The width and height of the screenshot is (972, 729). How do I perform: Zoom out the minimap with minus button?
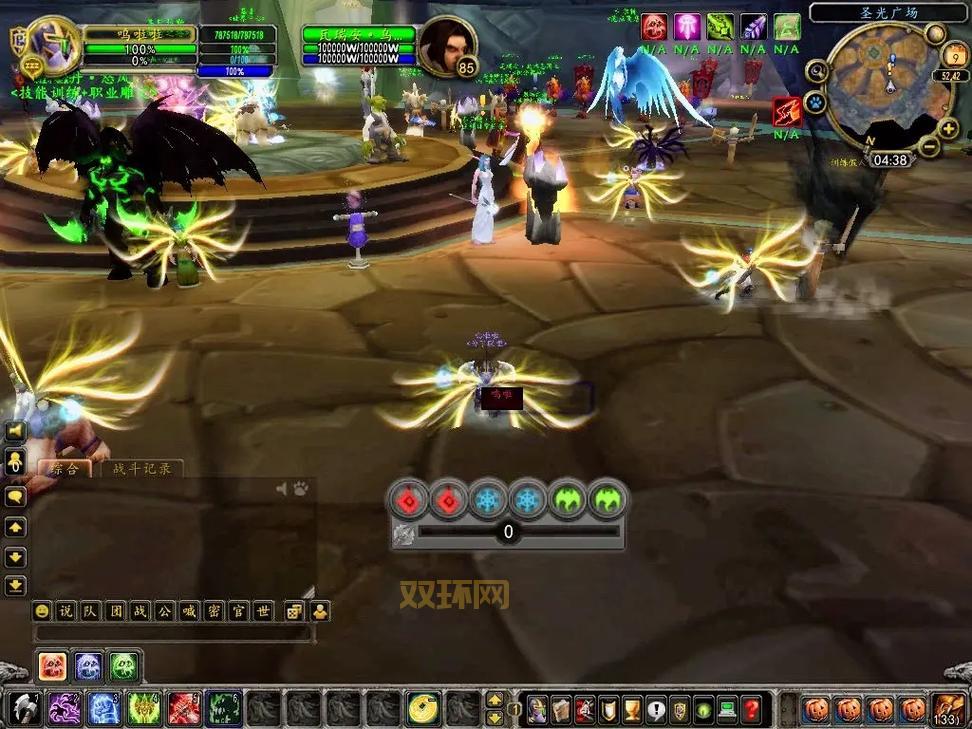pos(929,147)
